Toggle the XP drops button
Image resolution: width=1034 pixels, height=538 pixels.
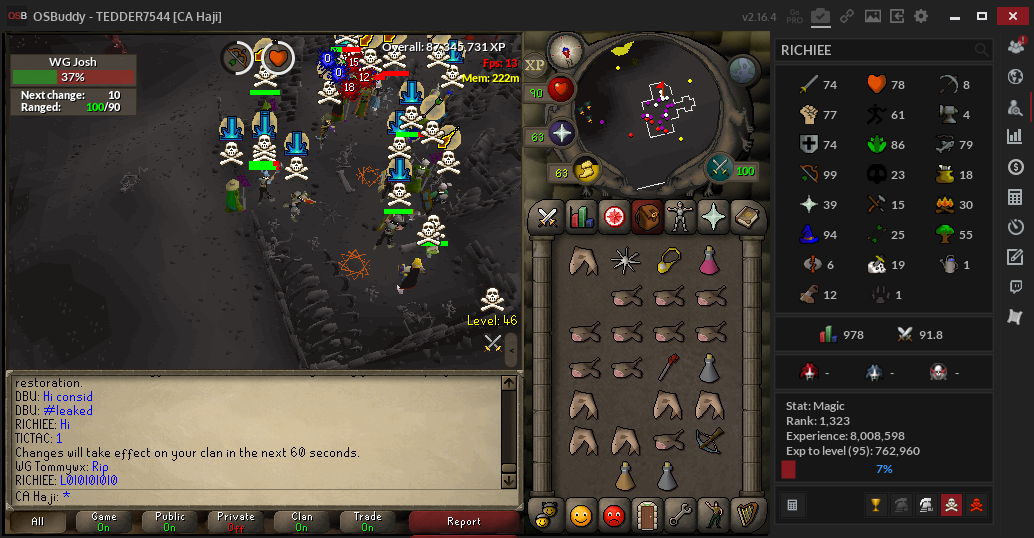[x=536, y=64]
